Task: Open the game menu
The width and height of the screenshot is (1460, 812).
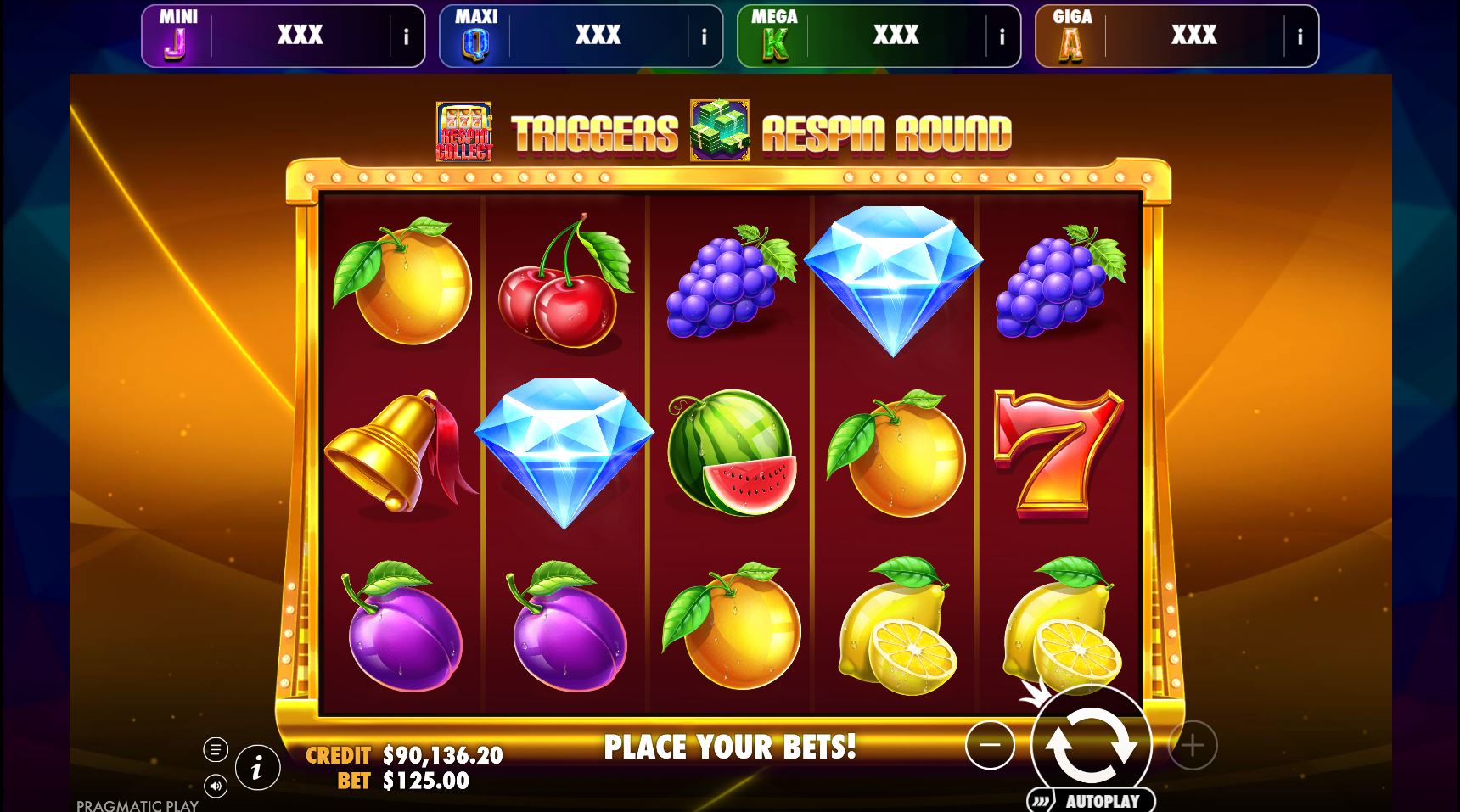Action: (215, 750)
